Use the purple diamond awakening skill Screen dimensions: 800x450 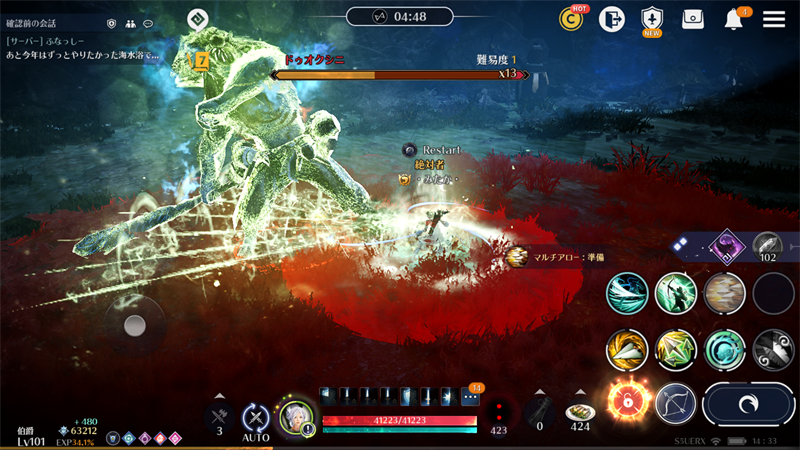coord(724,246)
